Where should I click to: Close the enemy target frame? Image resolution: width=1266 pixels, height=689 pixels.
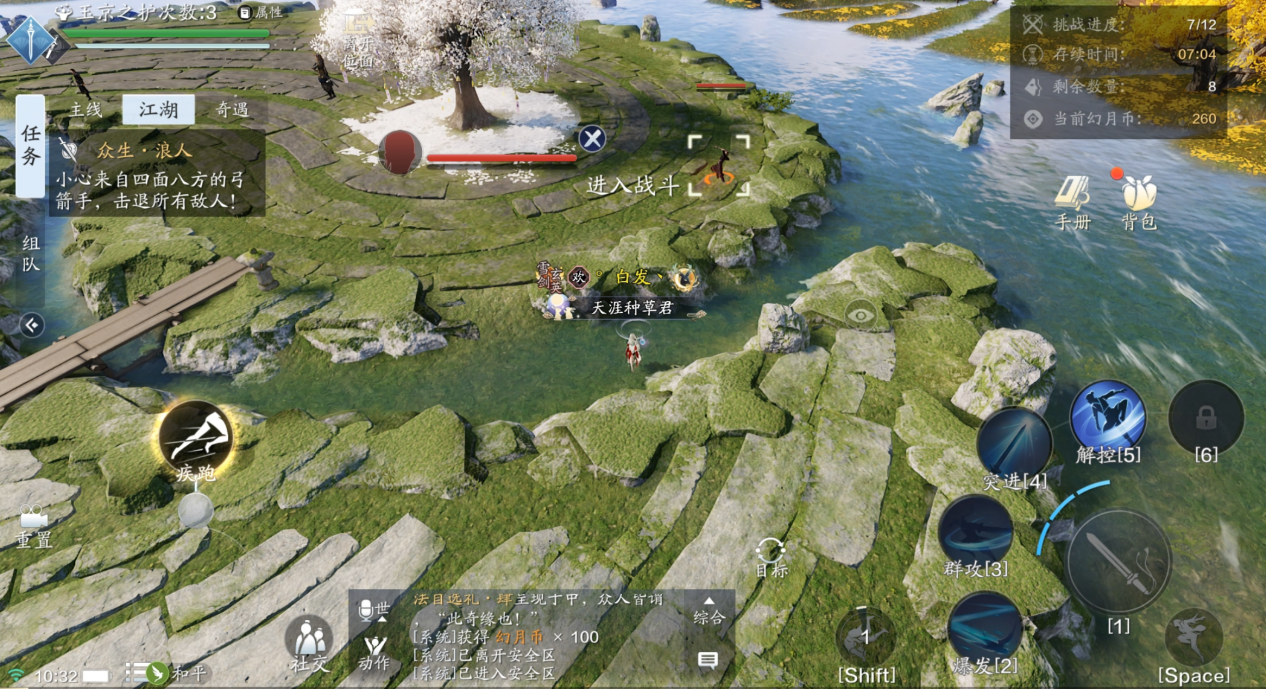click(592, 139)
